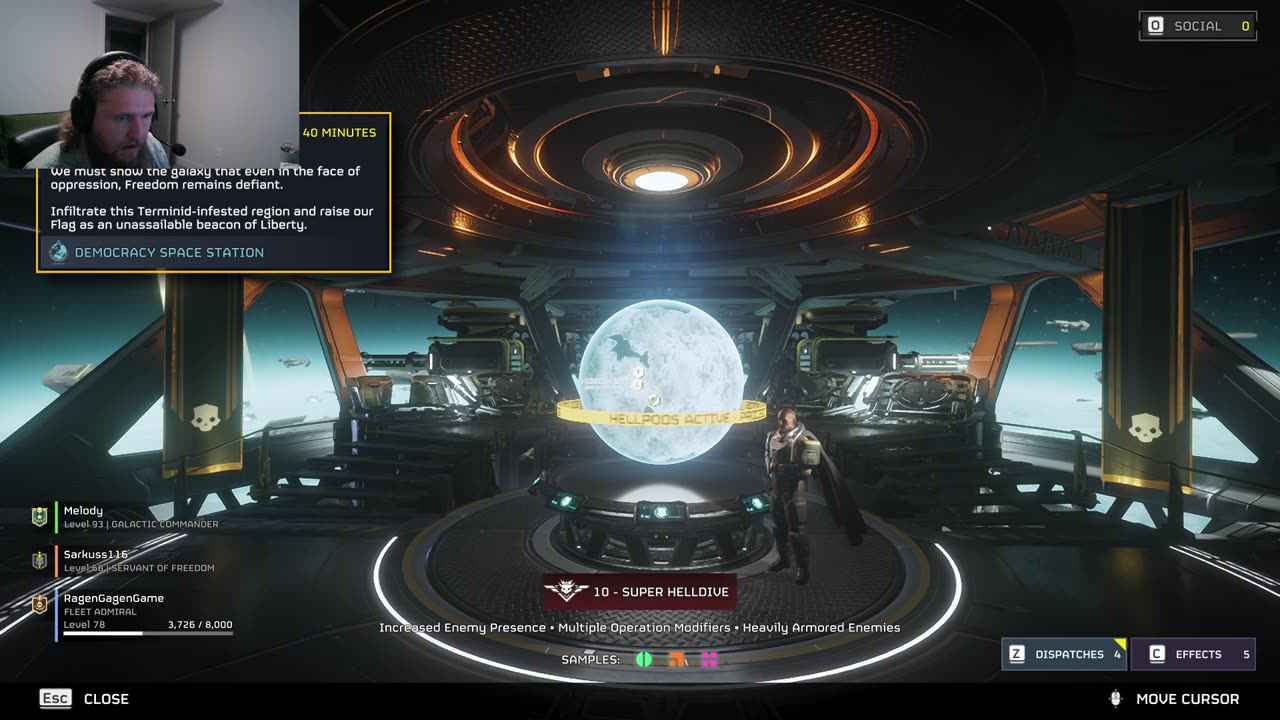Click the orange rare sample icon

click(677, 659)
